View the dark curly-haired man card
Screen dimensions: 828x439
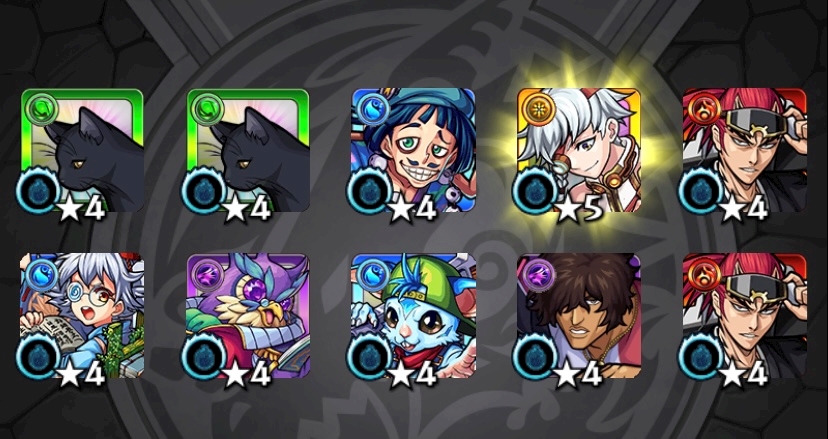578,315
